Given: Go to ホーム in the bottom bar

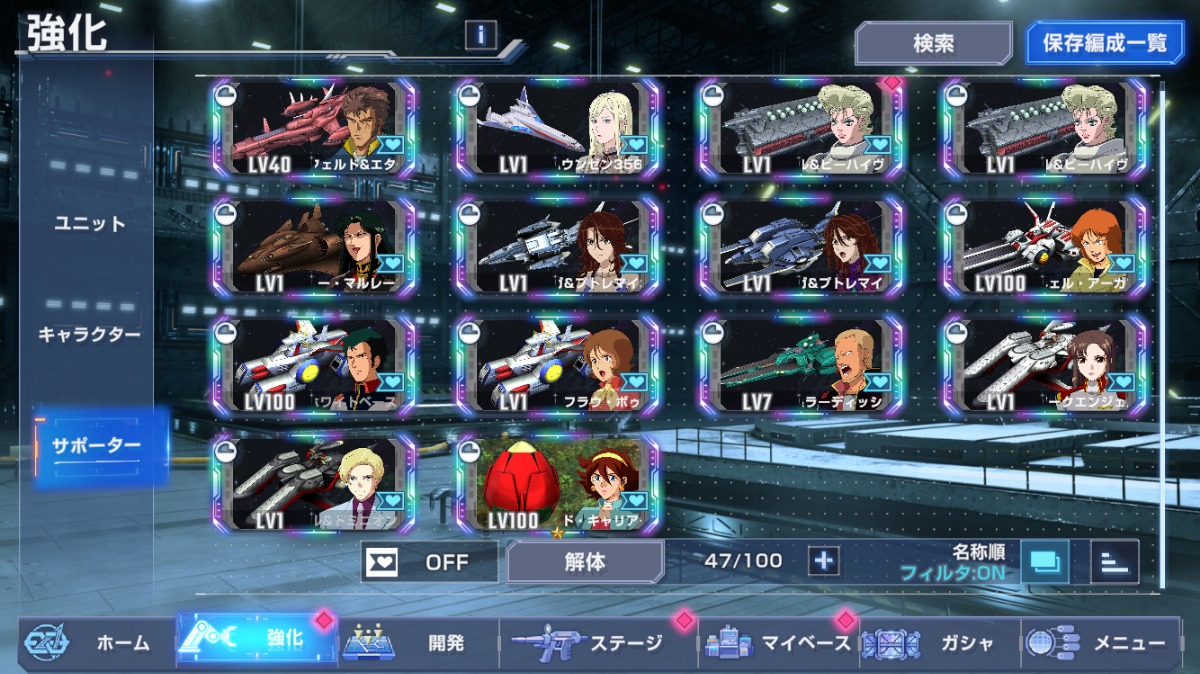Looking at the screenshot, I should tap(95, 643).
